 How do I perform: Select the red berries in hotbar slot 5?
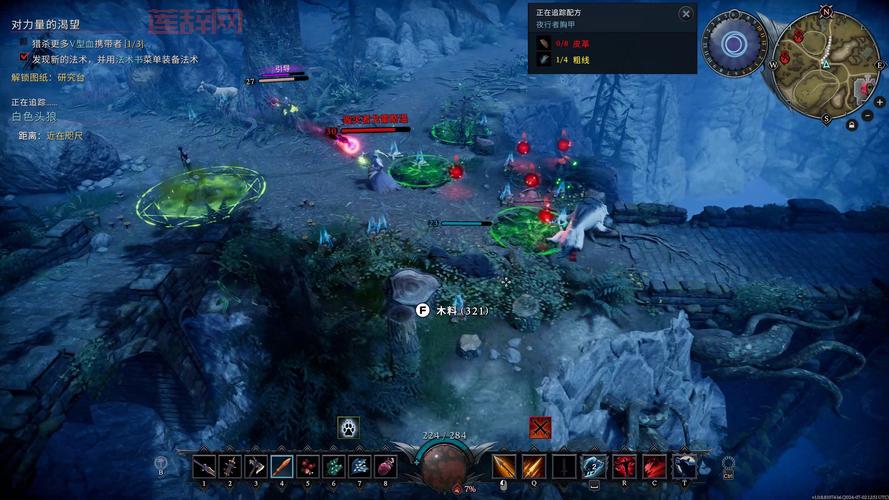[x=308, y=466]
